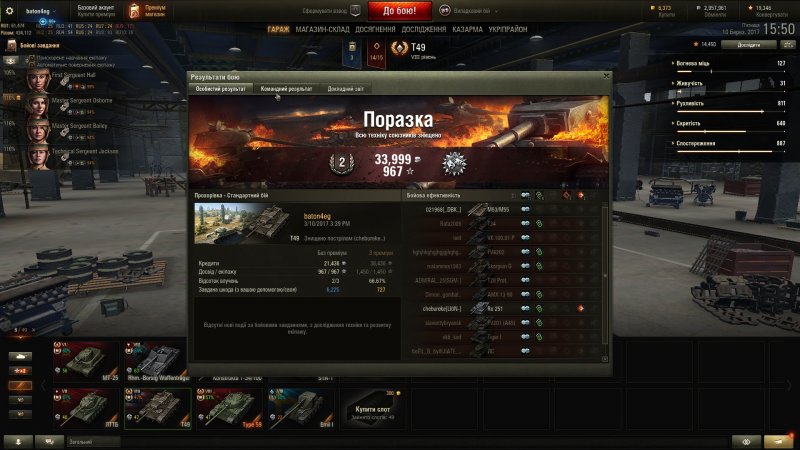Close the battle results window
The width and height of the screenshot is (800, 450).
[605, 76]
